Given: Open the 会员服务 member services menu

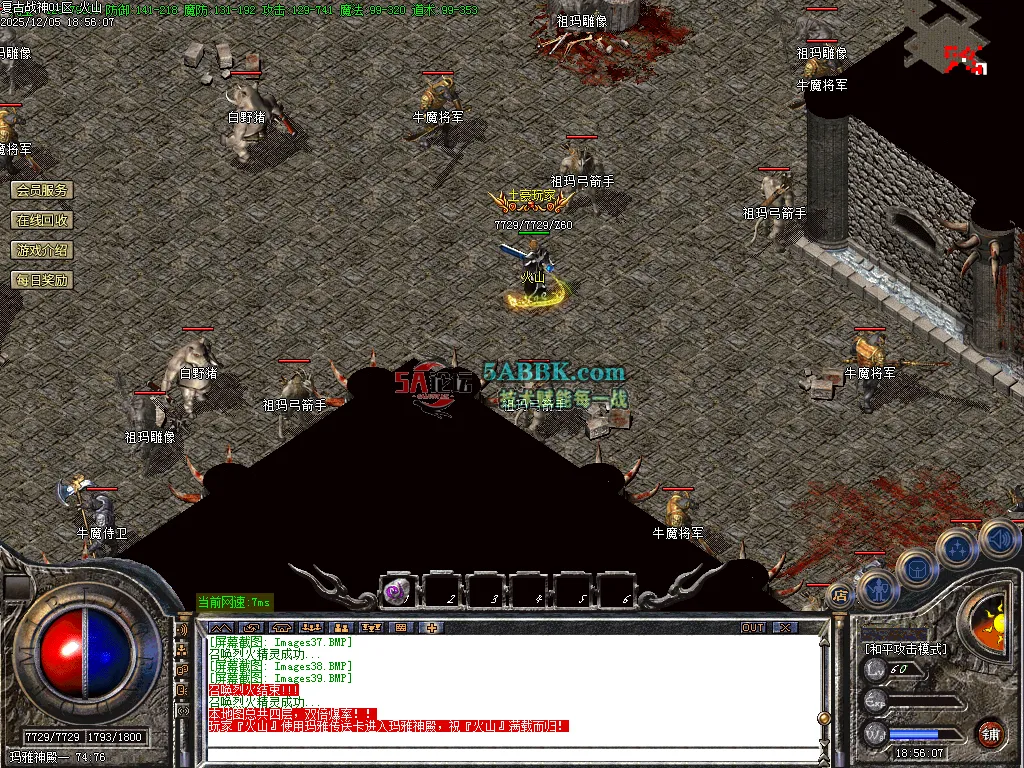Looking at the screenshot, I should click(x=42, y=190).
